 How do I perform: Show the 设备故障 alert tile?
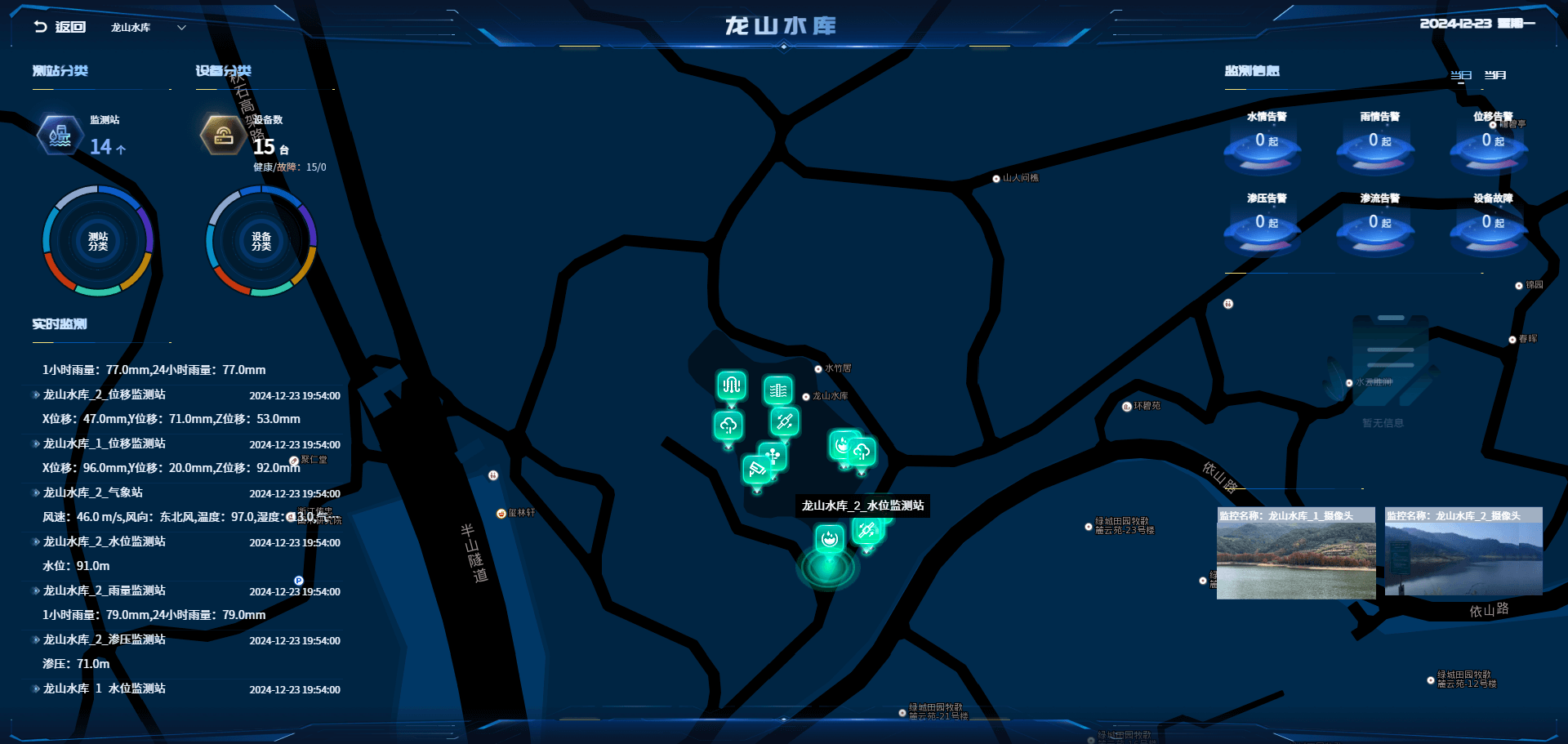pos(1490,224)
